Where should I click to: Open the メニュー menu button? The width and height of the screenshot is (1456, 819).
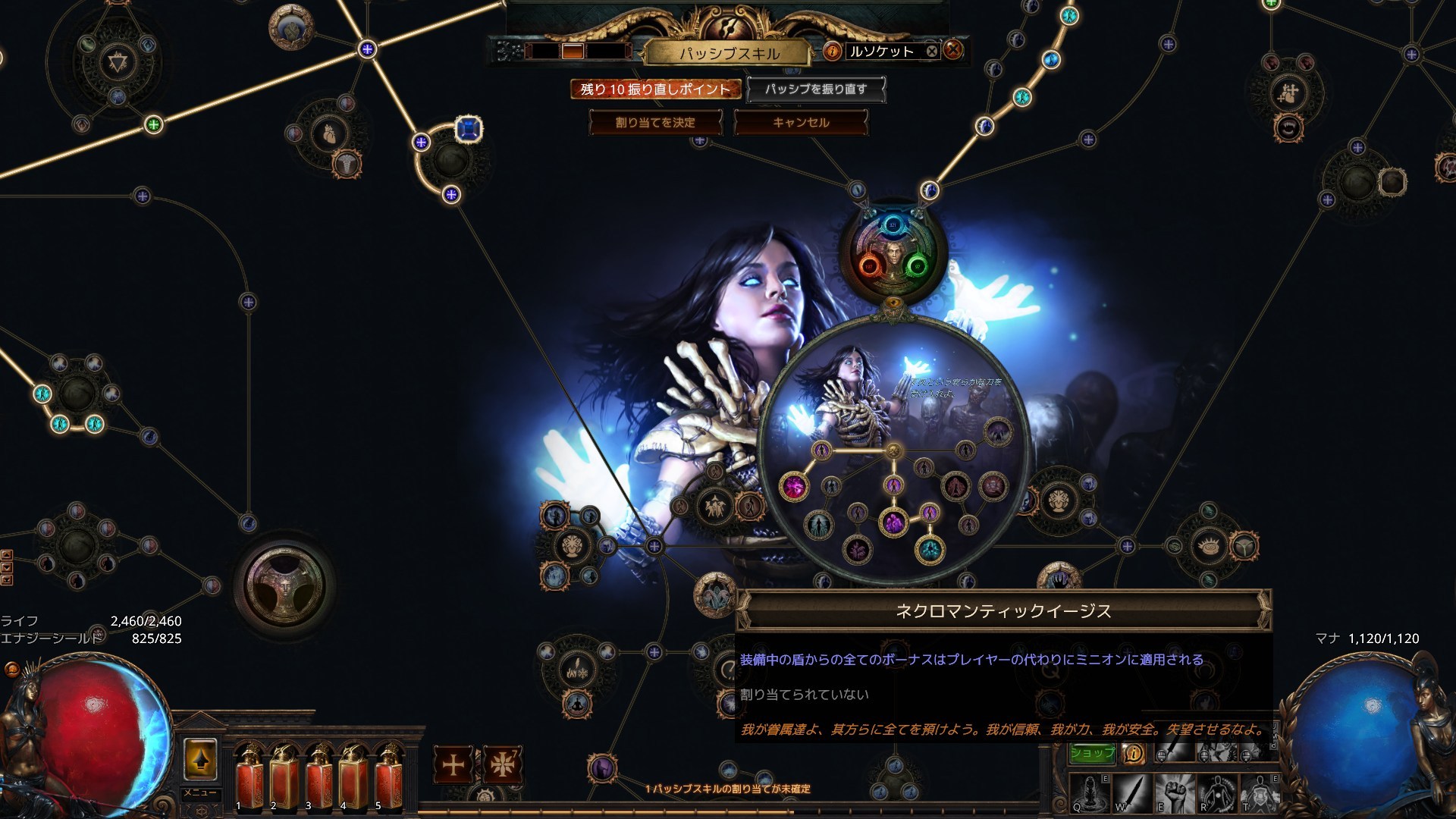[200, 793]
